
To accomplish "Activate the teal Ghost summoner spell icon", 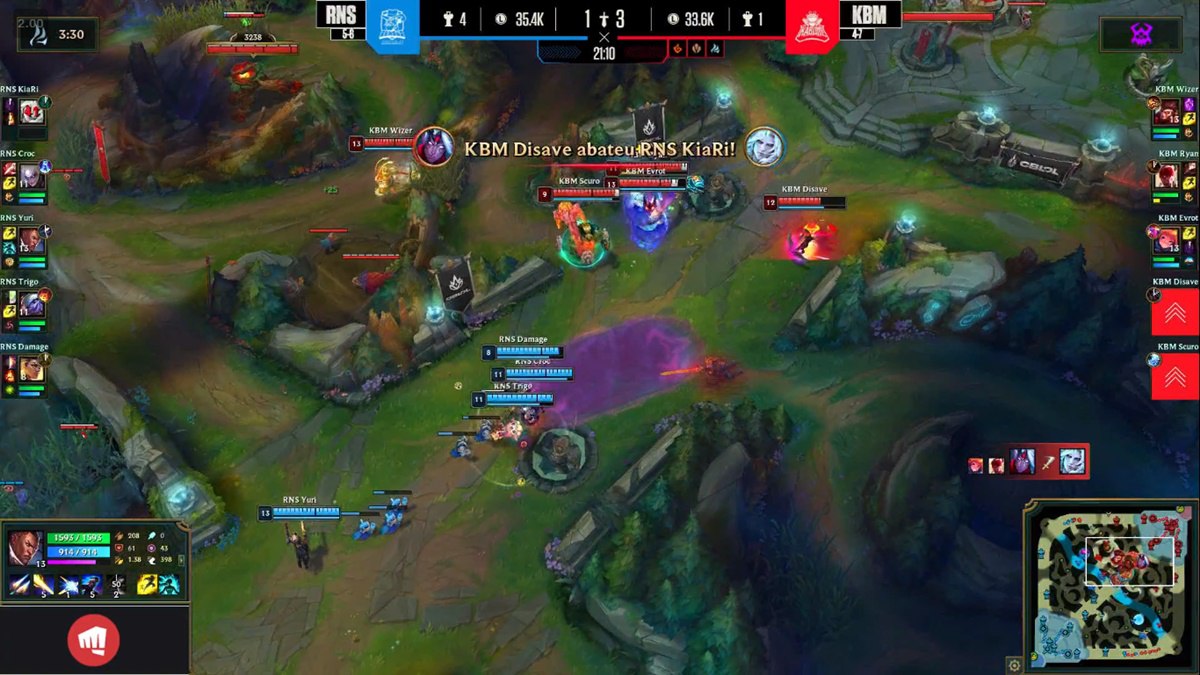I will click(x=169, y=585).
